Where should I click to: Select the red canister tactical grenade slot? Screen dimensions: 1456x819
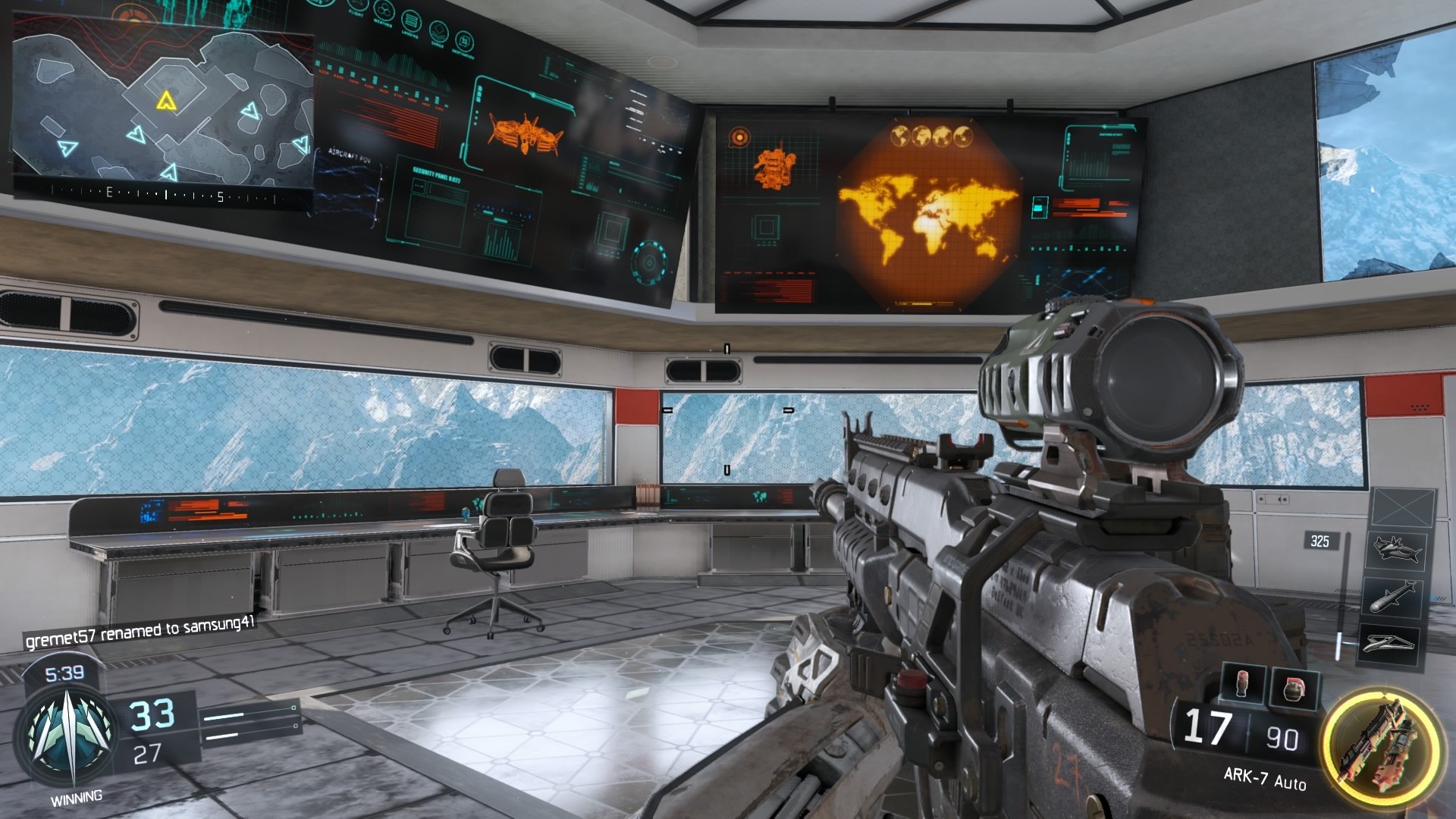pyautogui.click(x=1244, y=683)
